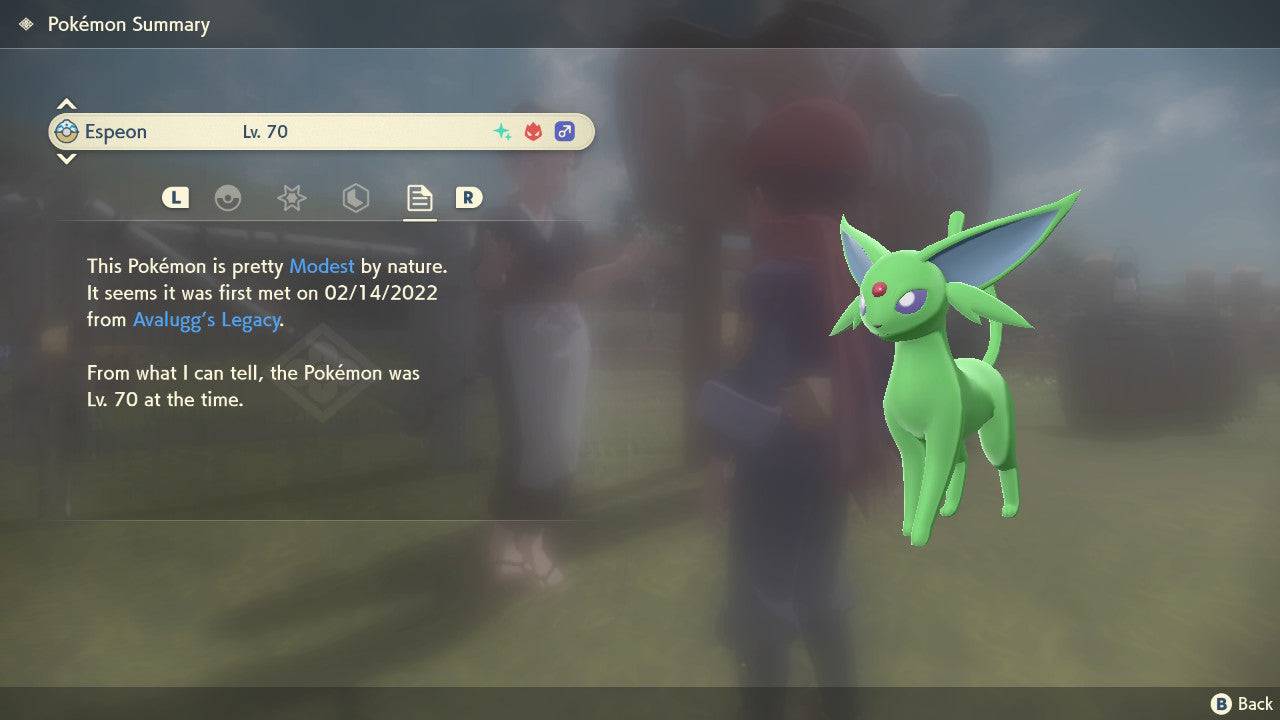Click the diamond icon before Pokémon Summary
This screenshot has width=1280, height=720.
tap(24, 23)
